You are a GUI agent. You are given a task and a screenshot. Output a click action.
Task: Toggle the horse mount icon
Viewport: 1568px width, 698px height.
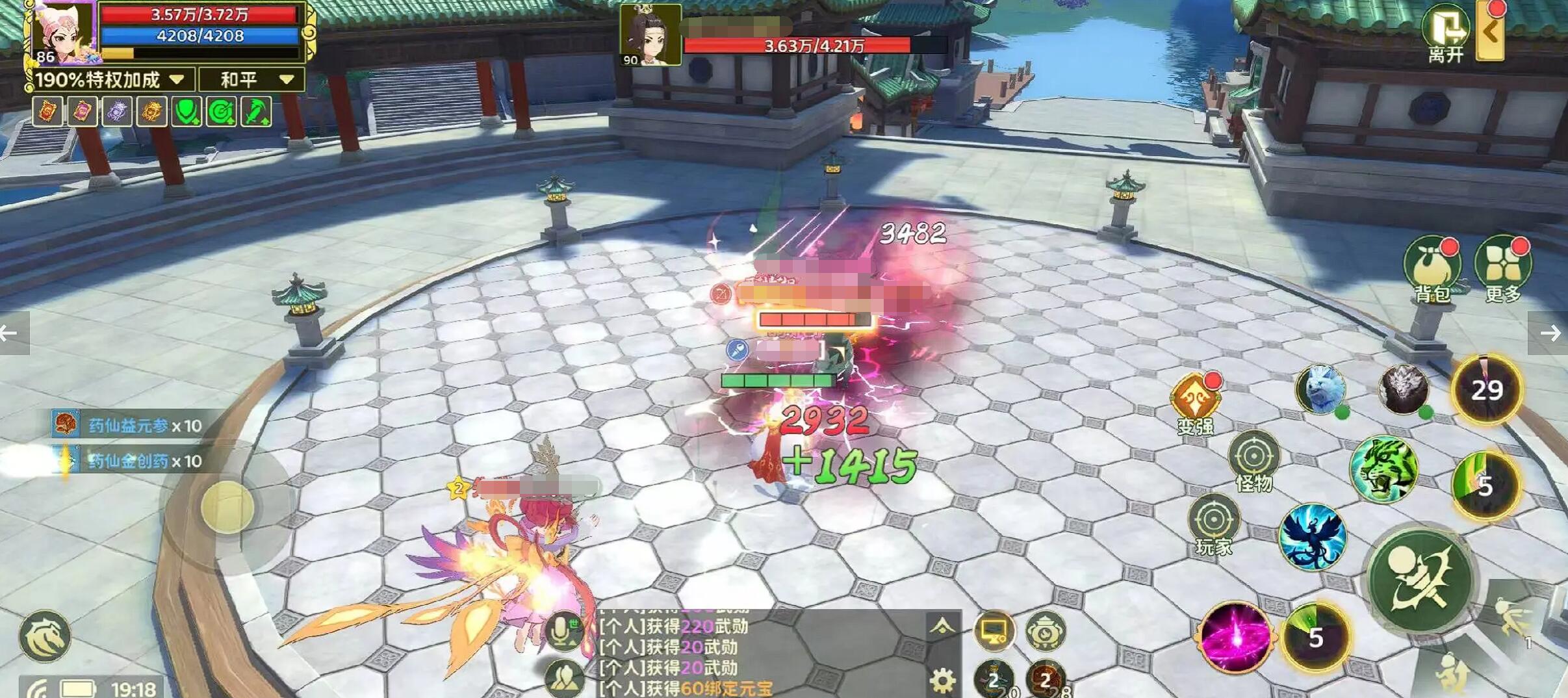(x=44, y=636)
